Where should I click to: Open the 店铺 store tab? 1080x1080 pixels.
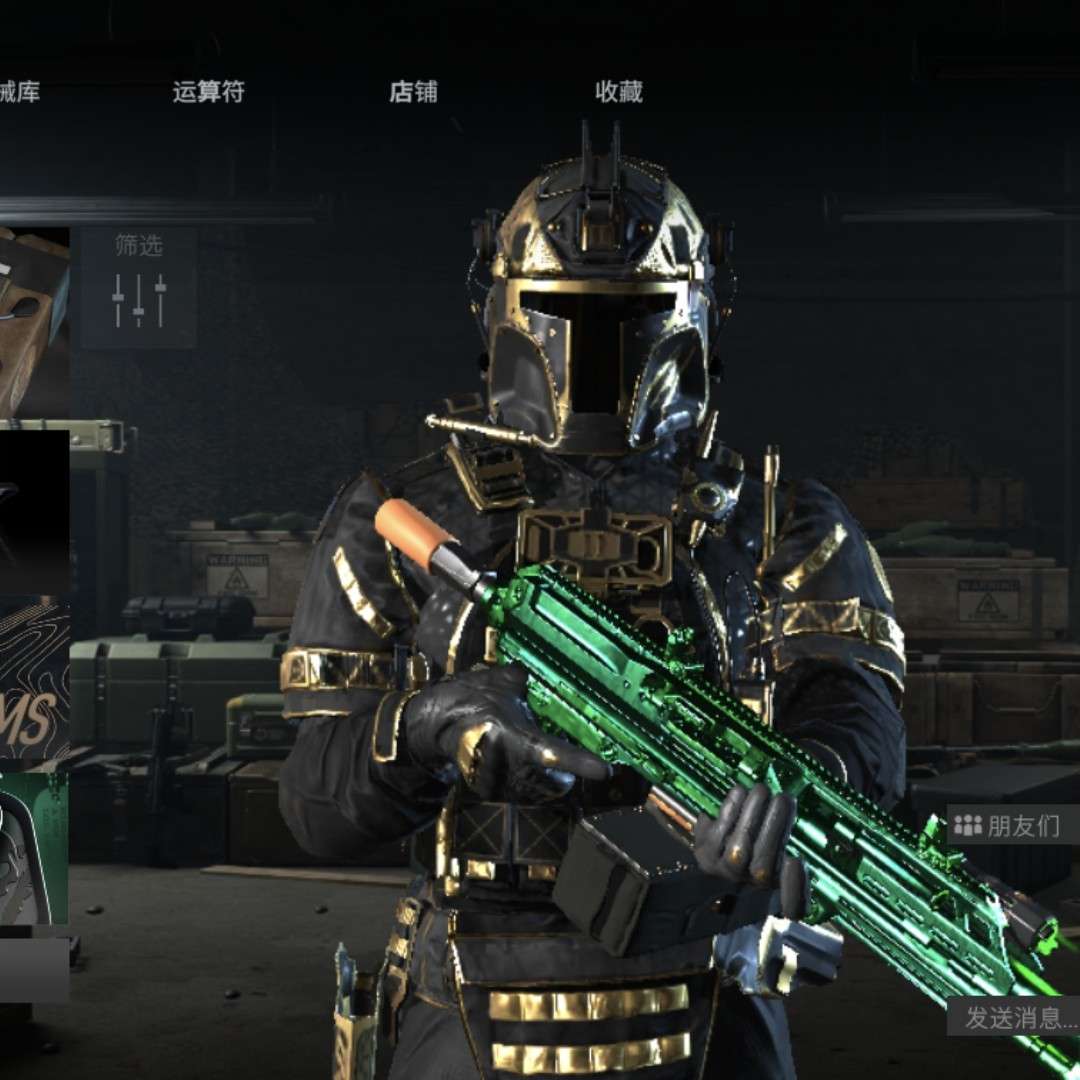pos(413,92)
